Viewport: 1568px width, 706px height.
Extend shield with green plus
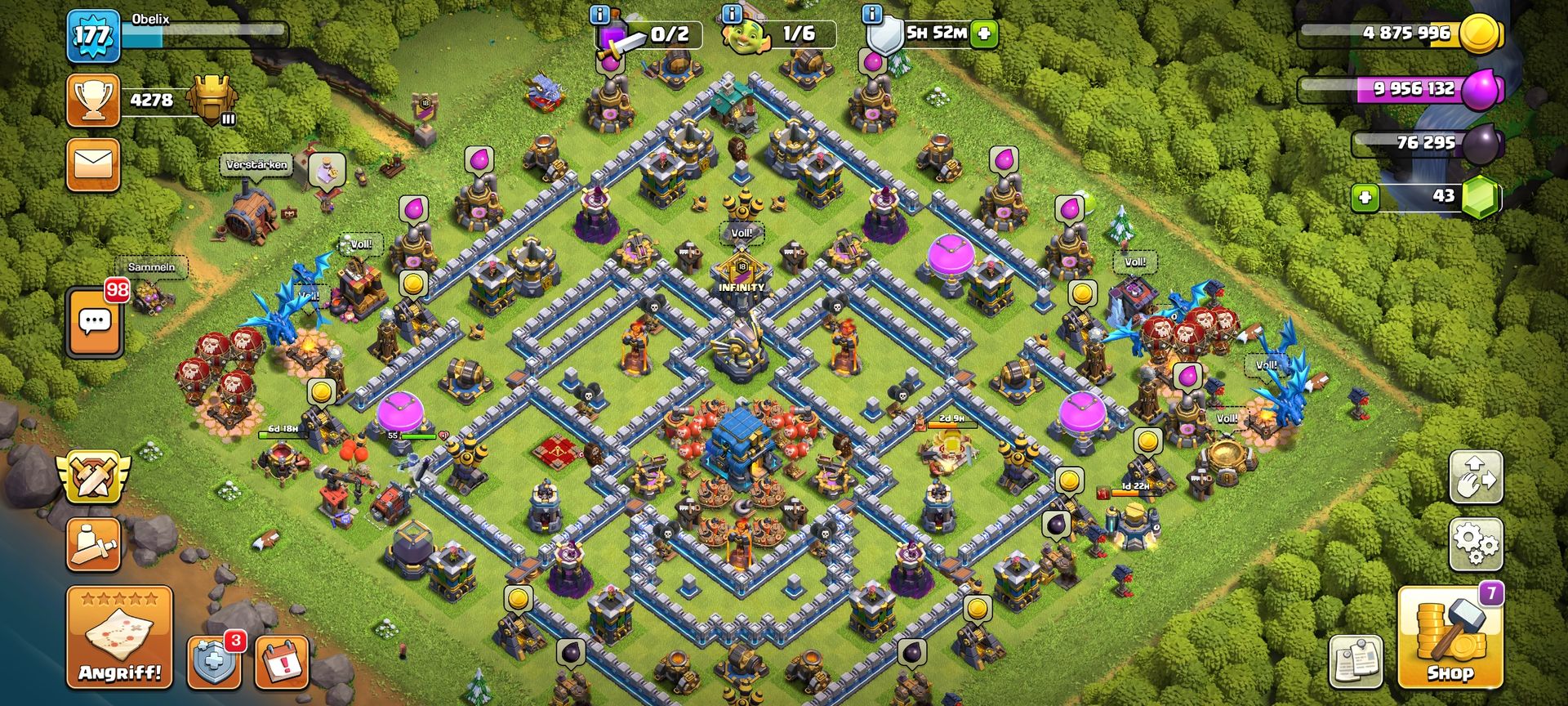click(986, 34)
